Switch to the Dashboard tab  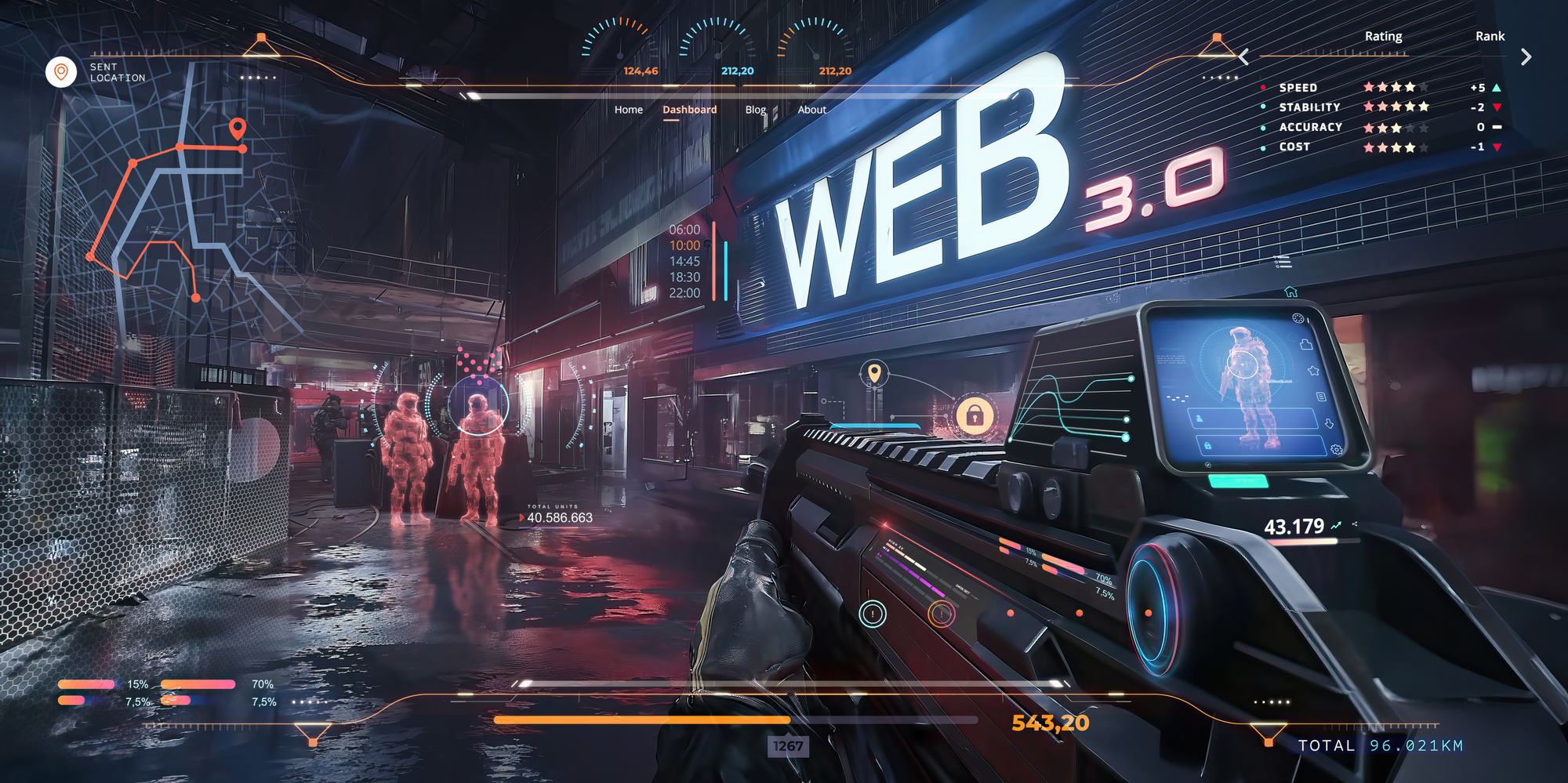tap(688, 110)
